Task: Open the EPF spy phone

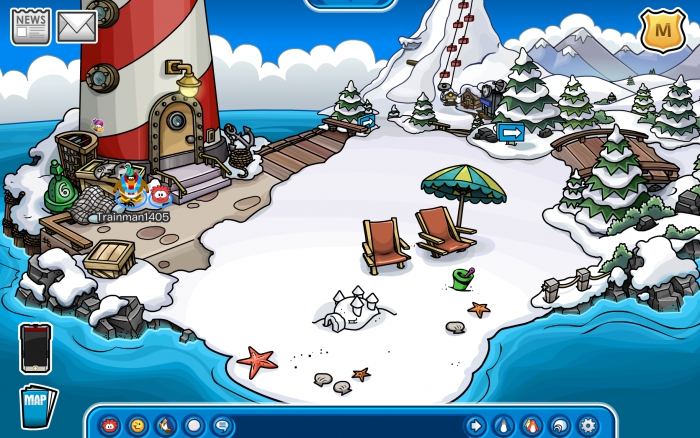Action: [x=35, y=348]
